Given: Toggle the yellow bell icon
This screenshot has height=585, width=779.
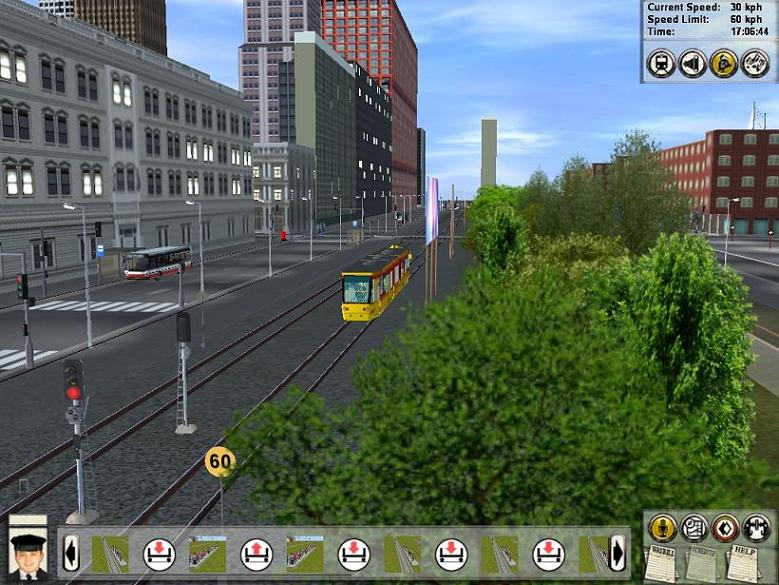Looking at the screenshot, I should tap(723, 64).
